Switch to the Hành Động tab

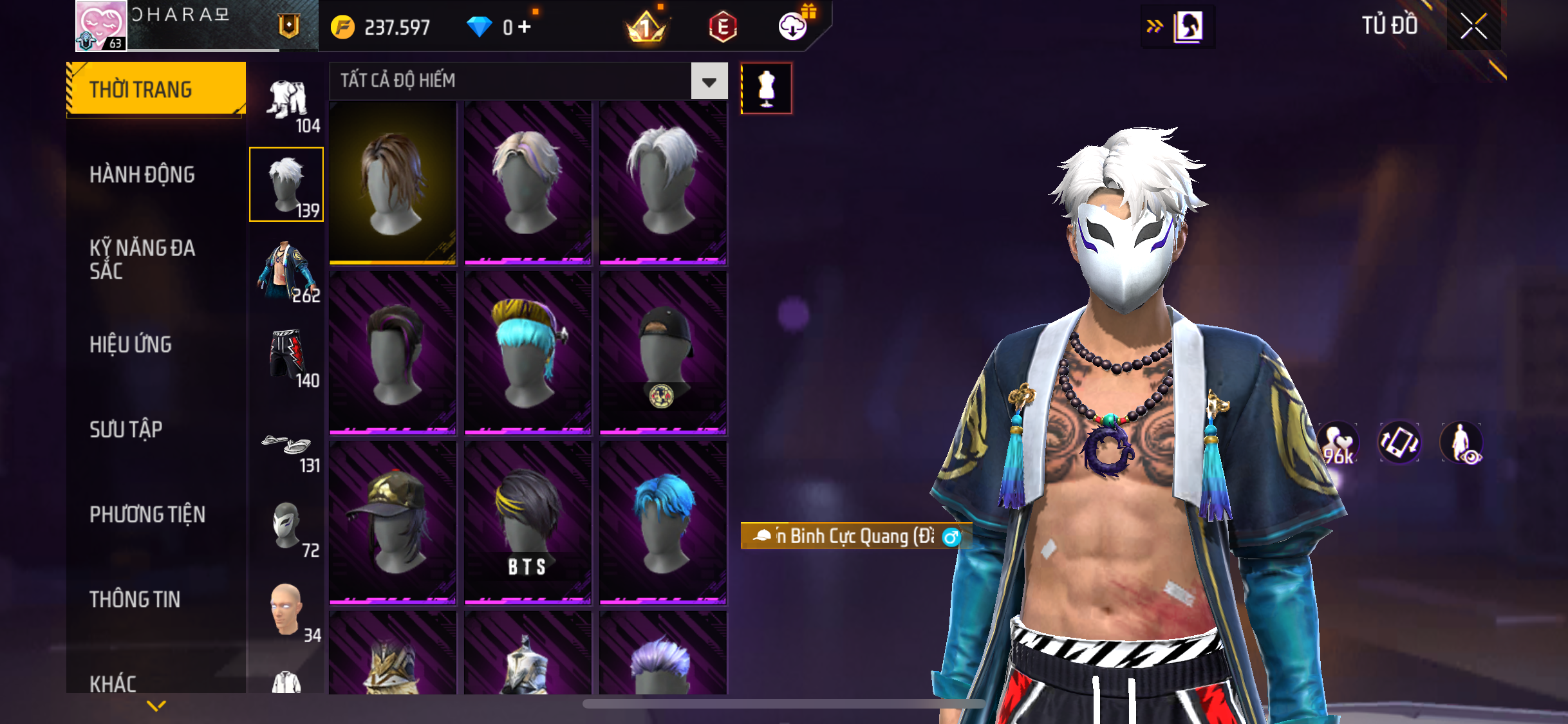142,174
